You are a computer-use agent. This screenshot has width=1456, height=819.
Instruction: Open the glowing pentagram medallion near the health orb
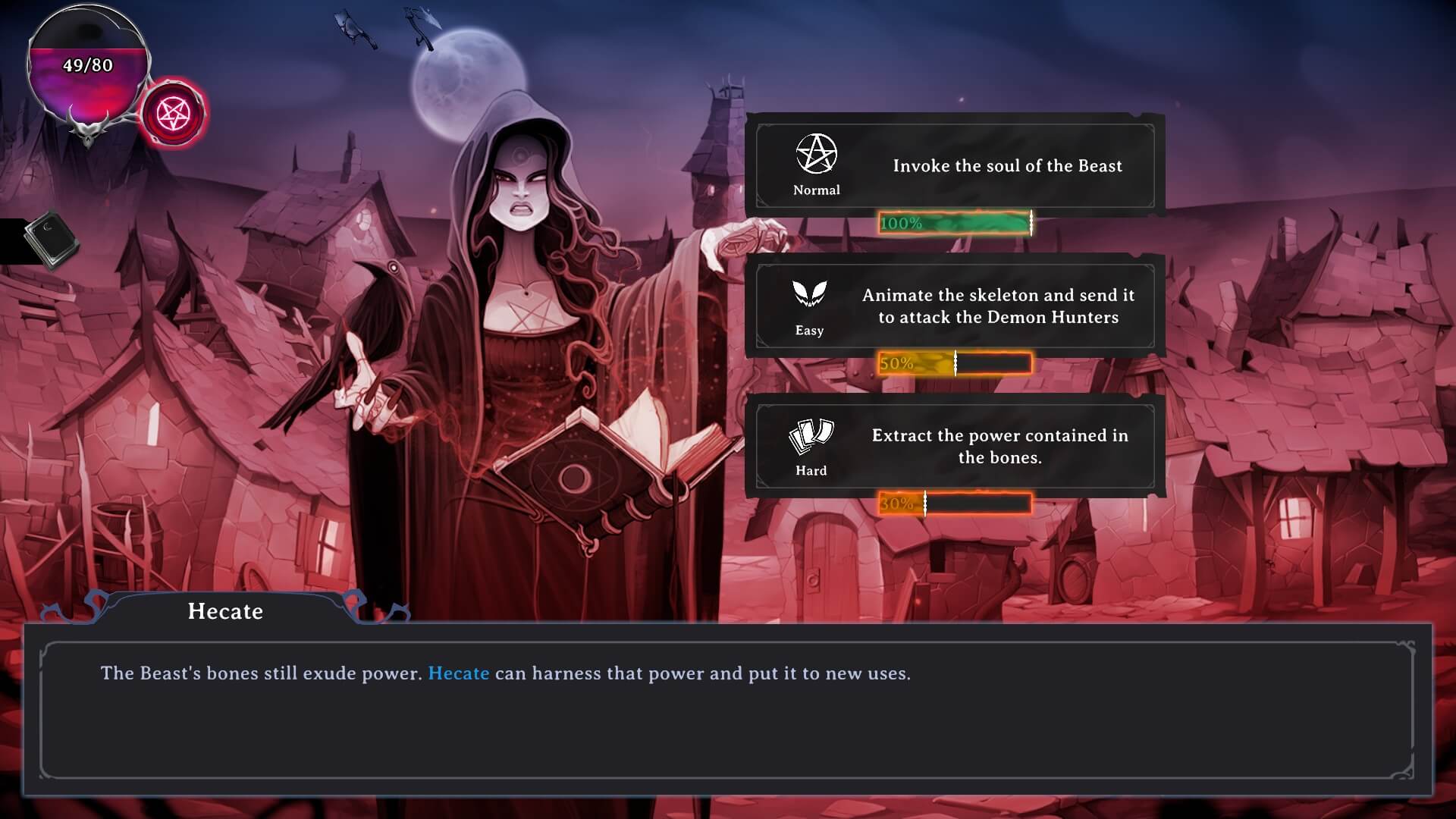coord(173,112)
